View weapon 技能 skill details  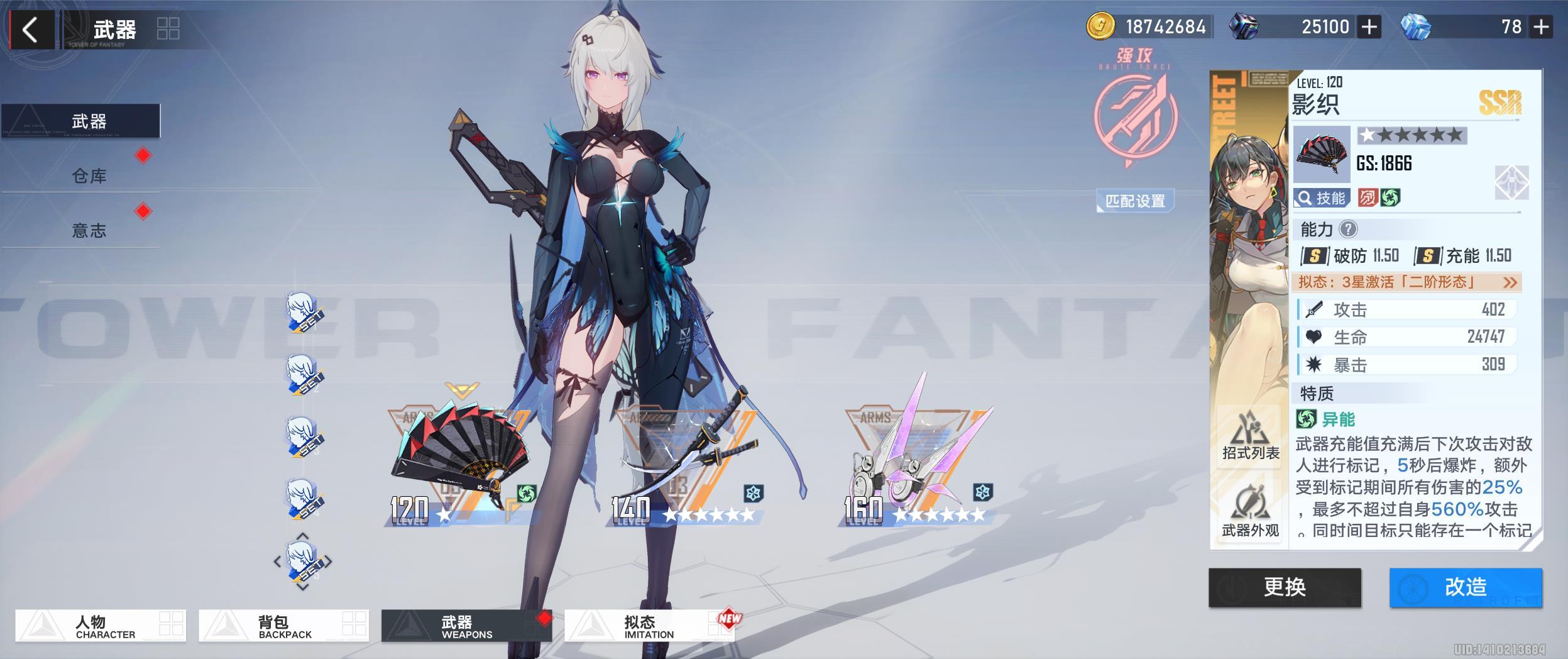[x=1321, y=198]
